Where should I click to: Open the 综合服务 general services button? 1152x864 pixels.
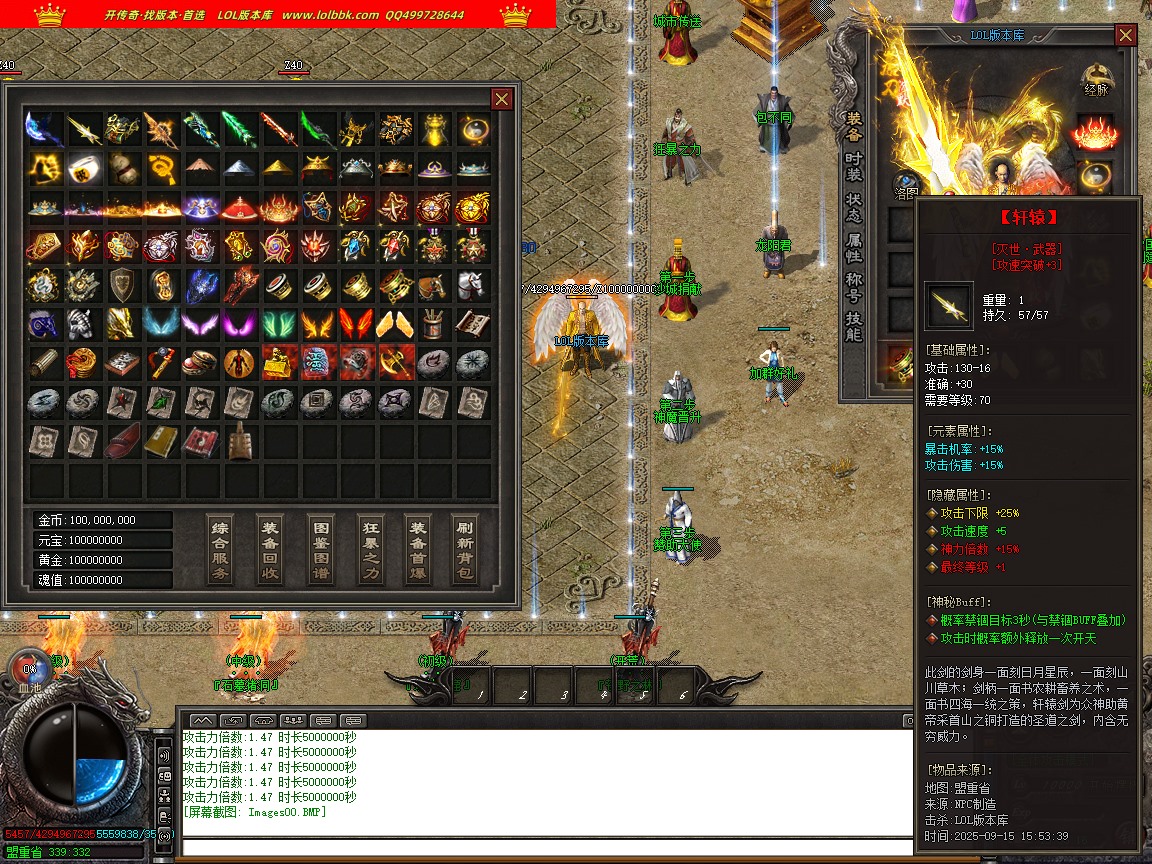click(x=220, y=551)
